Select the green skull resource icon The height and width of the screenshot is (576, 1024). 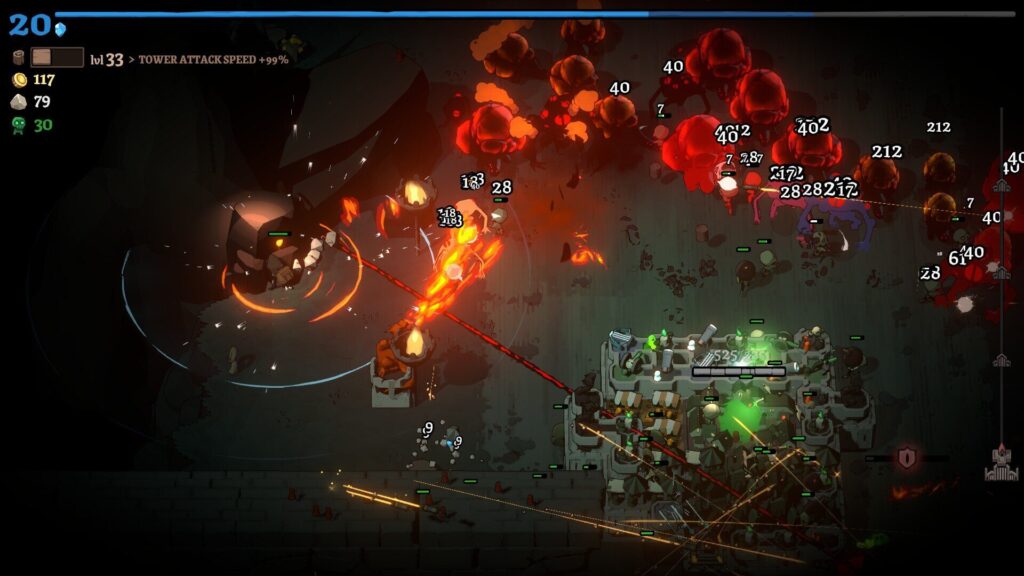19,125
